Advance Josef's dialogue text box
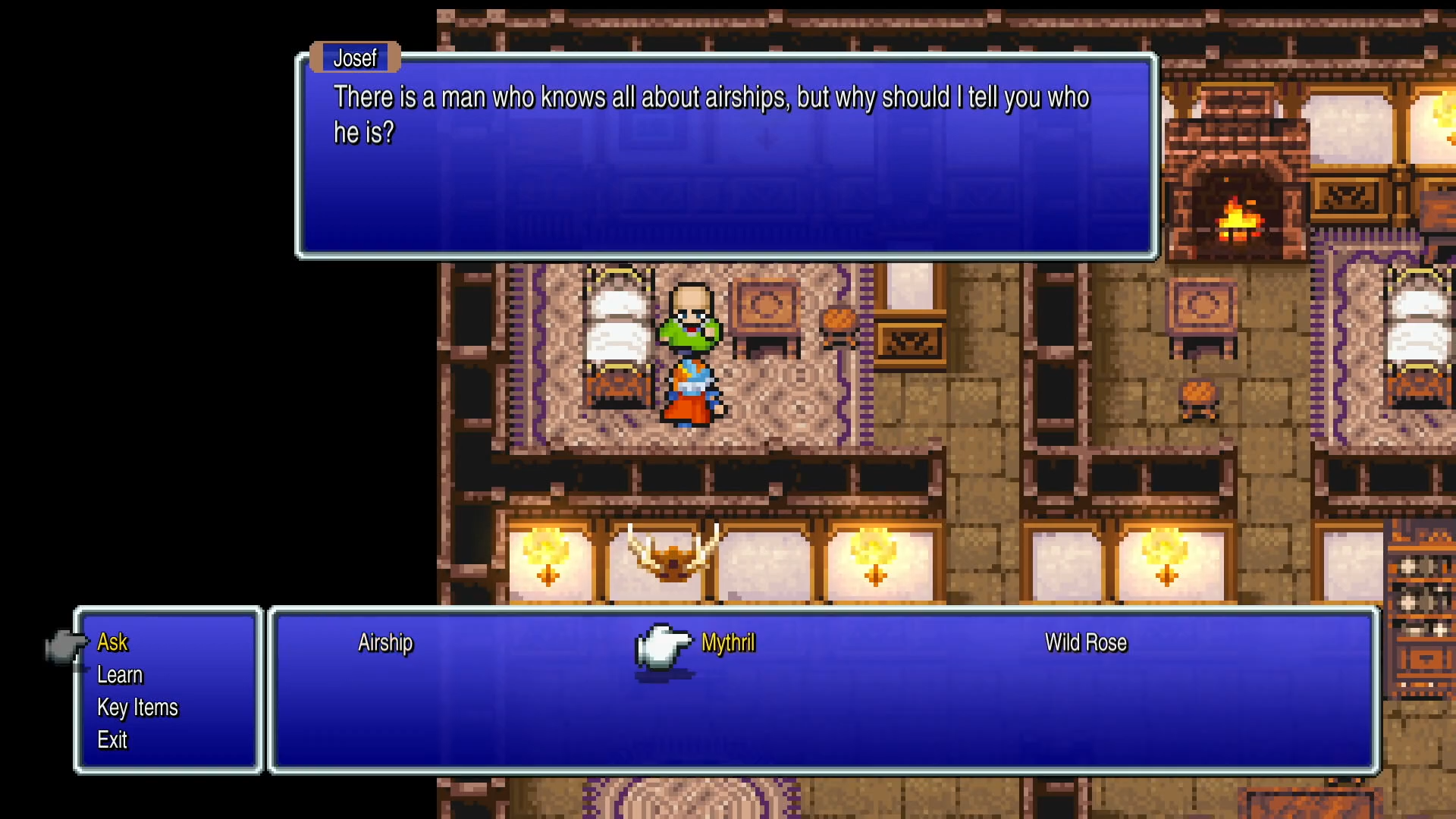The height and width of the screenshot is (819, 1456). 726,156
